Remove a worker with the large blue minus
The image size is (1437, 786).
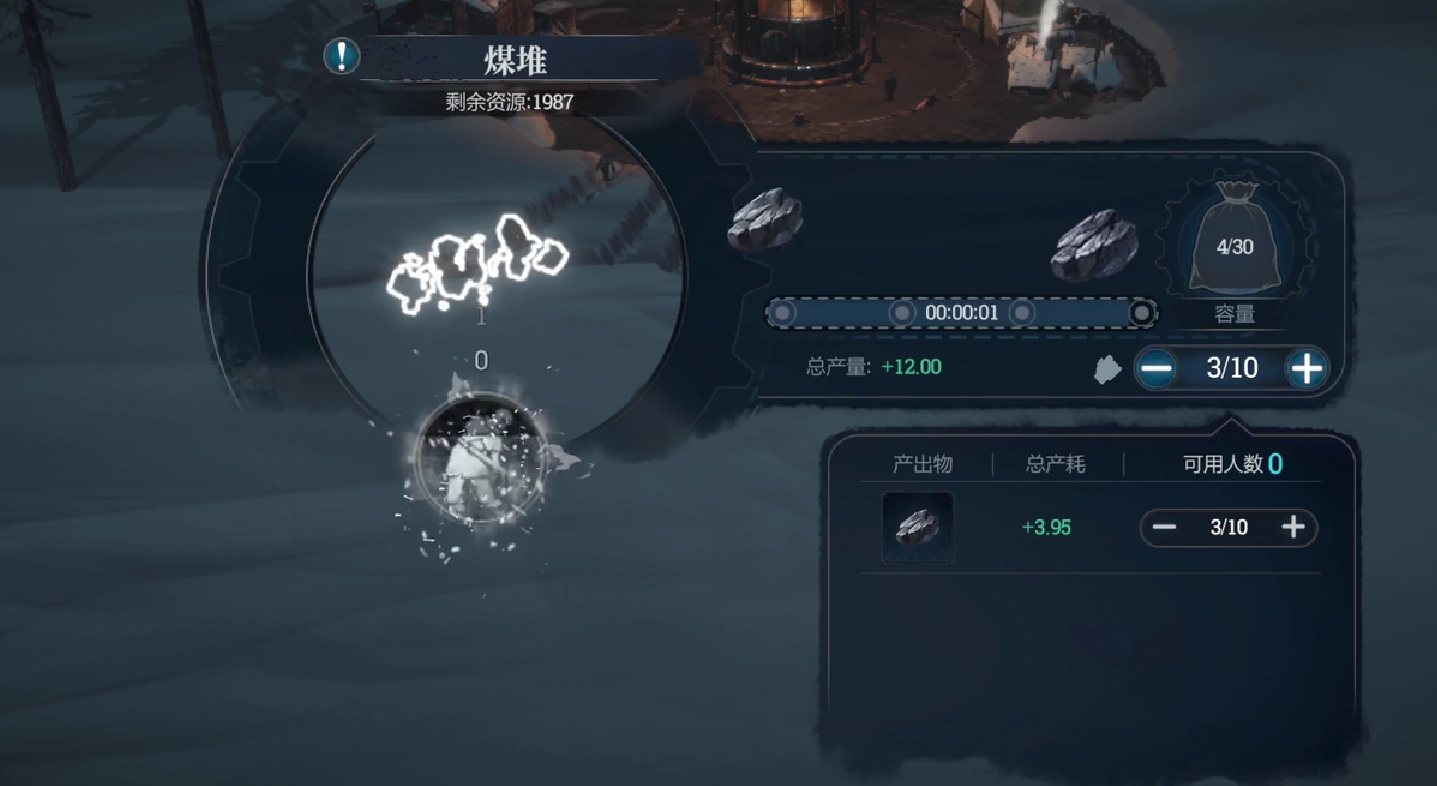click(1157, 369)
